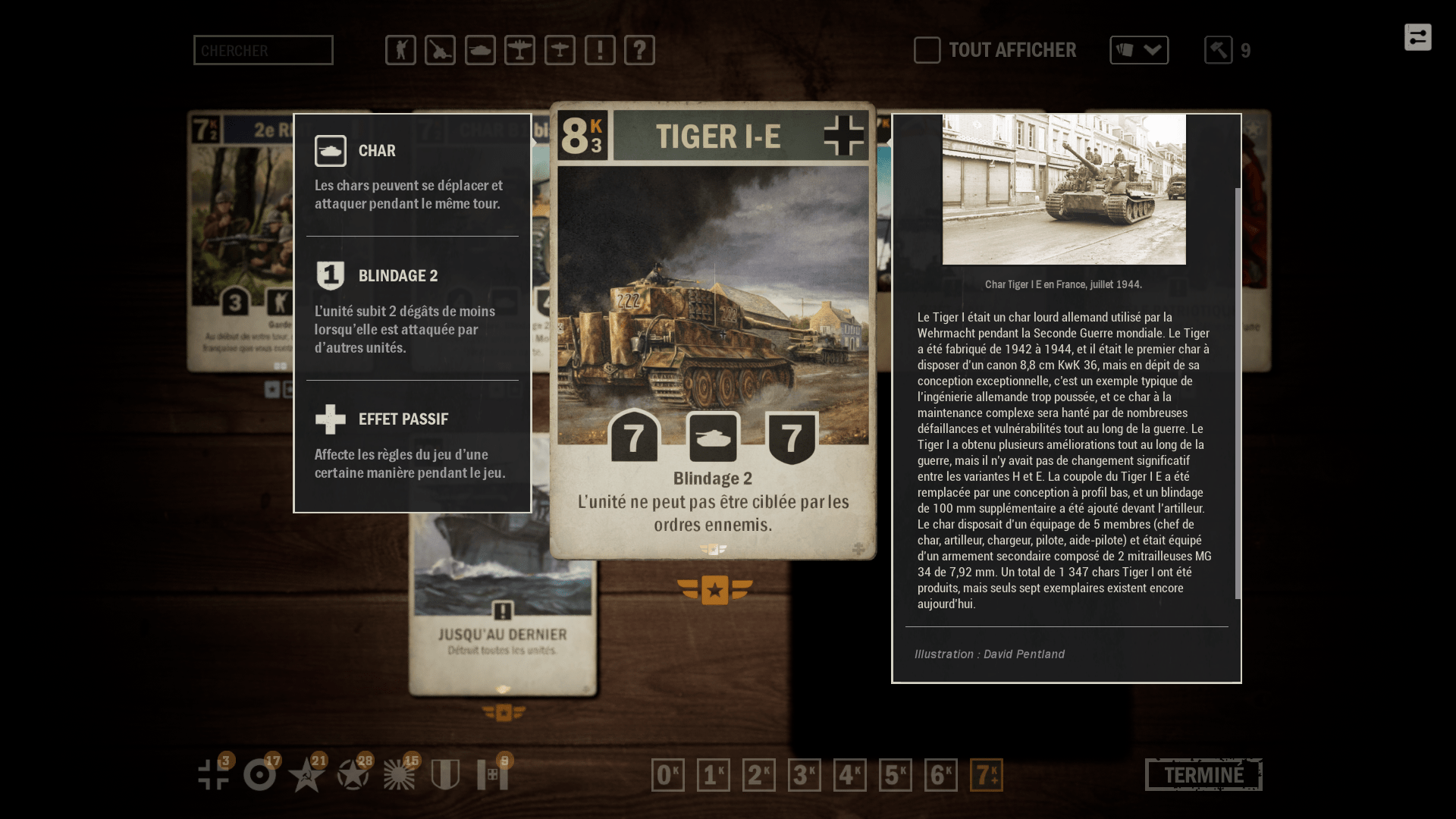Click the swap arrows button in corner
1456x819 pixels.
point(1417,37)
